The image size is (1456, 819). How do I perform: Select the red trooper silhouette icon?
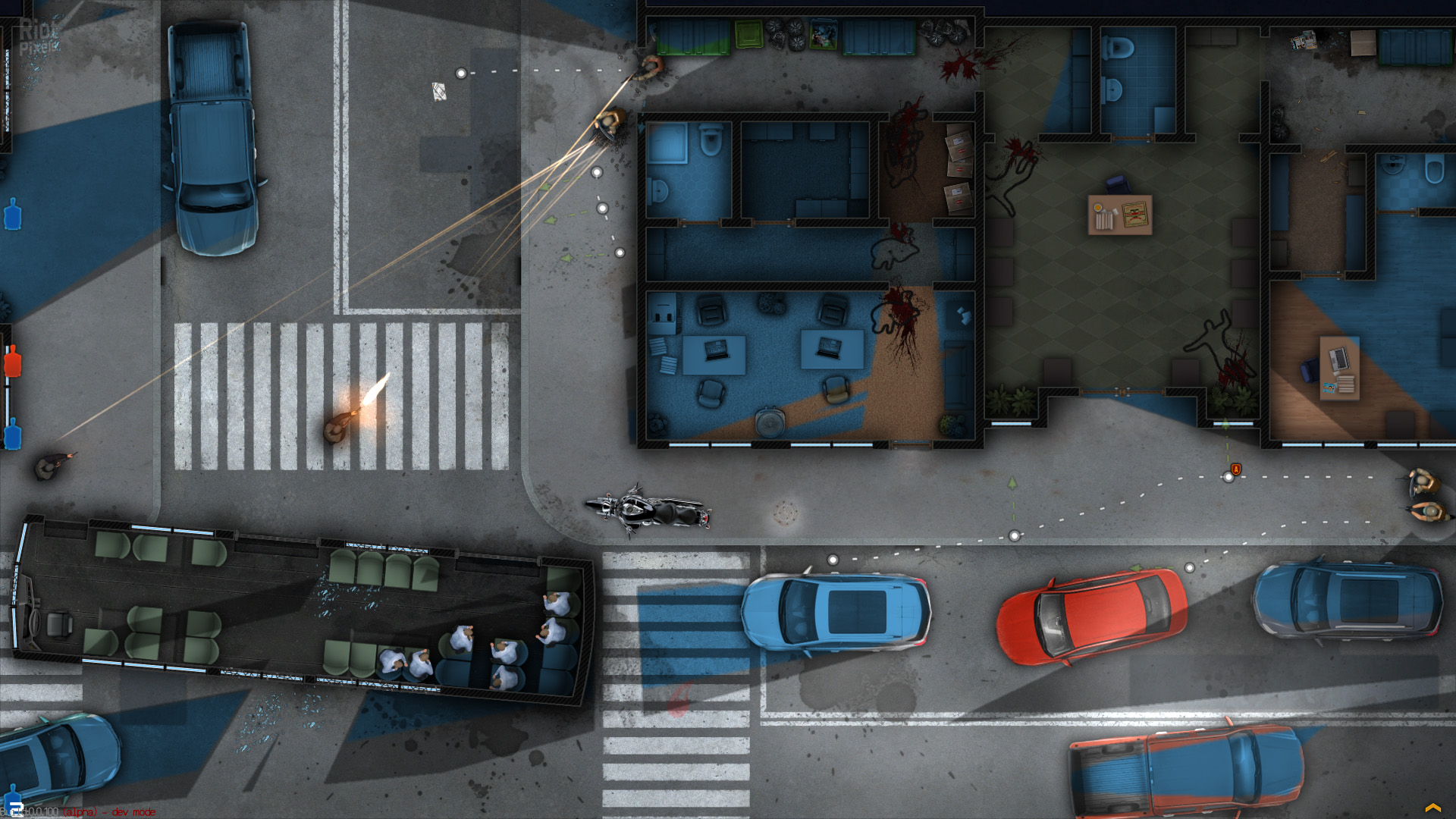13,362
